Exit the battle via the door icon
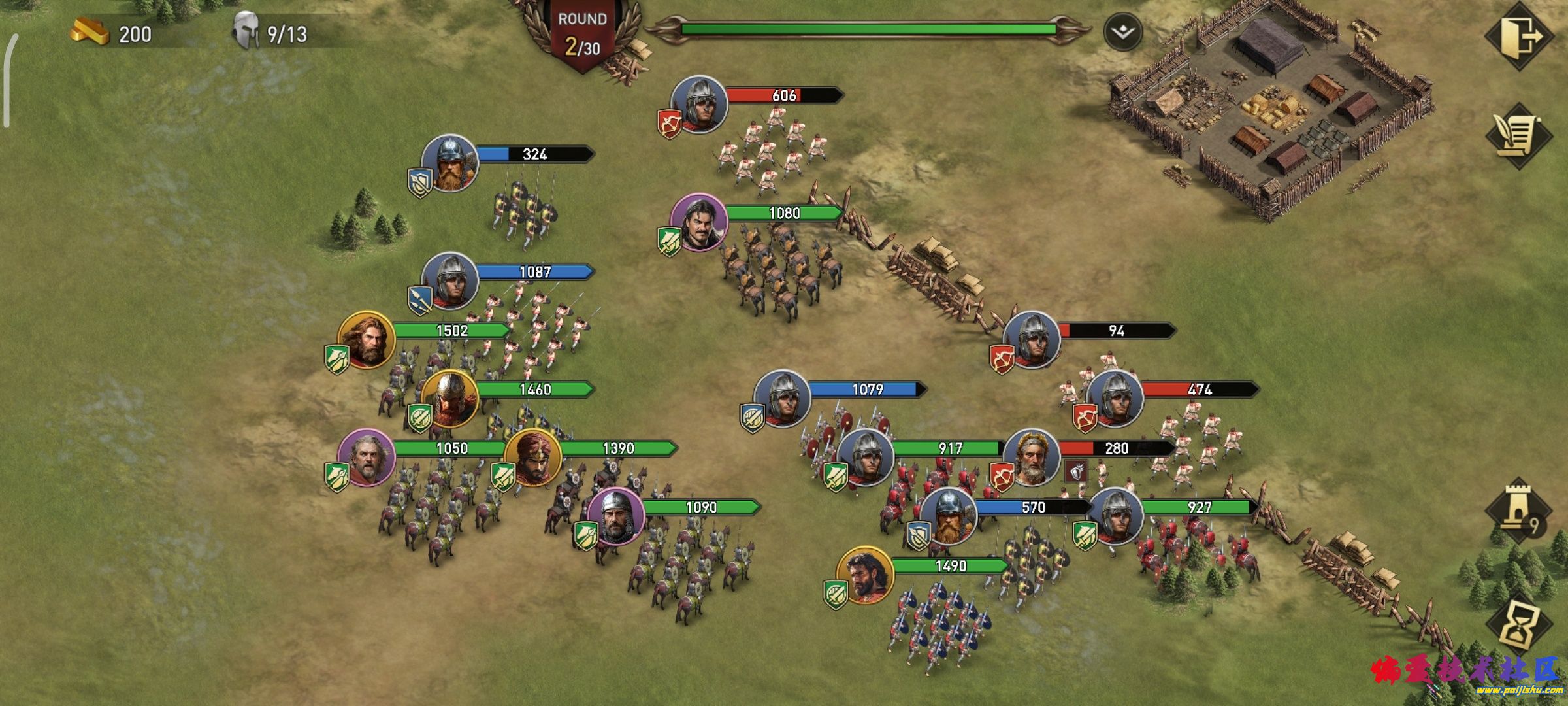Screen dimensions: 1568x706 coord(1518,37)
